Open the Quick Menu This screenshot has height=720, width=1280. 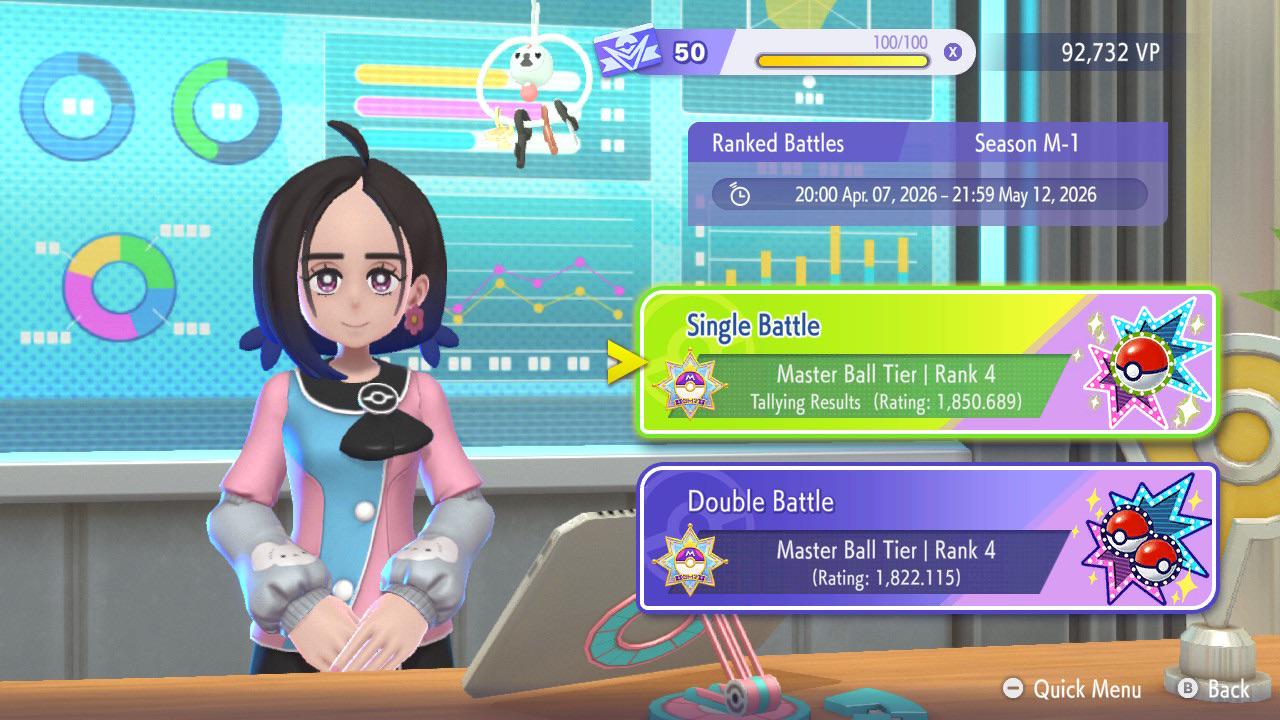point(1072,689)
